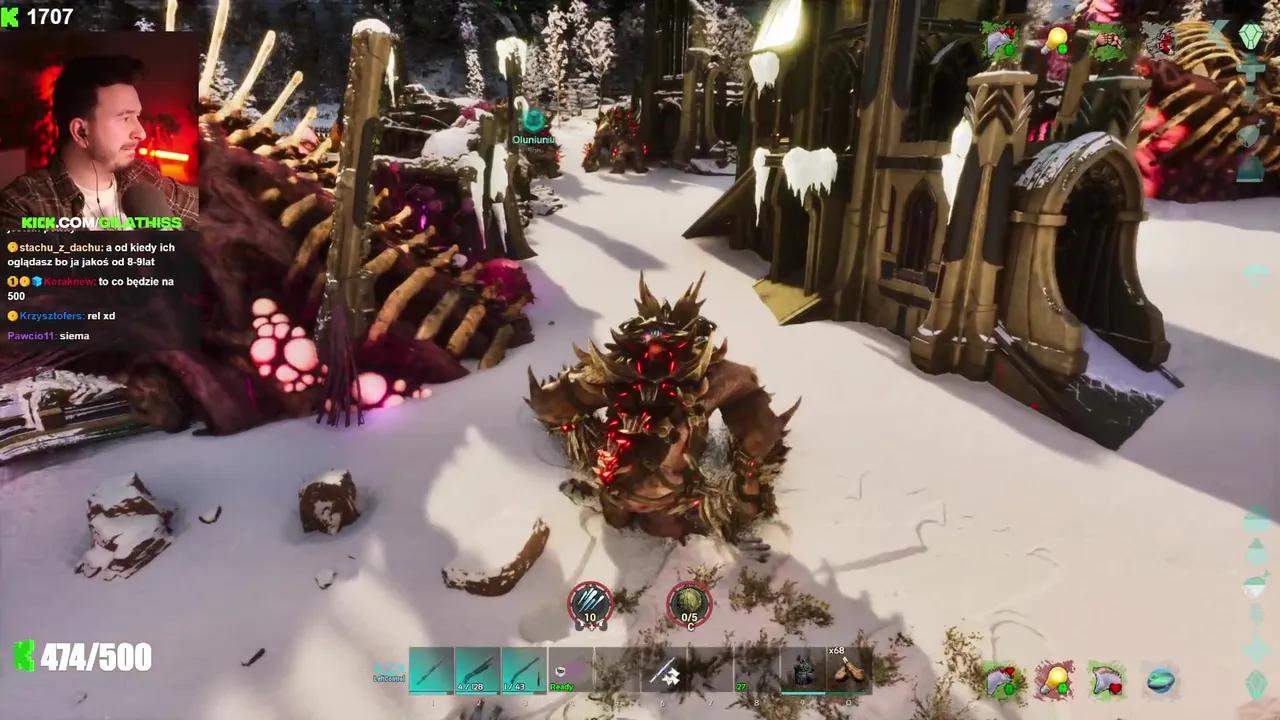Image resolution: width=1280 pixels, height=720 pixels.
Task: Select the hotbar weapon showing 4 / 128 ammo
Action: pos(477,669)
